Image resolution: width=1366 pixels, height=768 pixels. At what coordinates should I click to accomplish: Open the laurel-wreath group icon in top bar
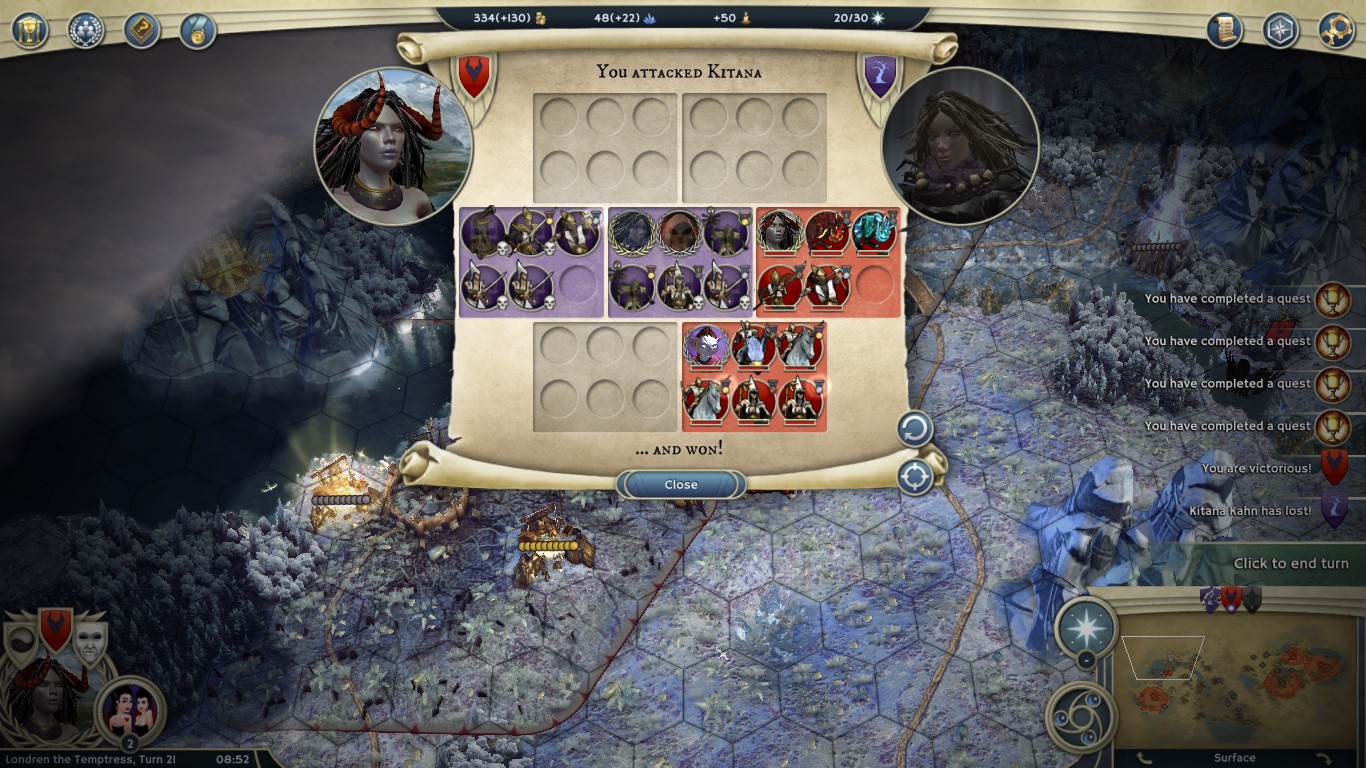[x=86, y=30]
